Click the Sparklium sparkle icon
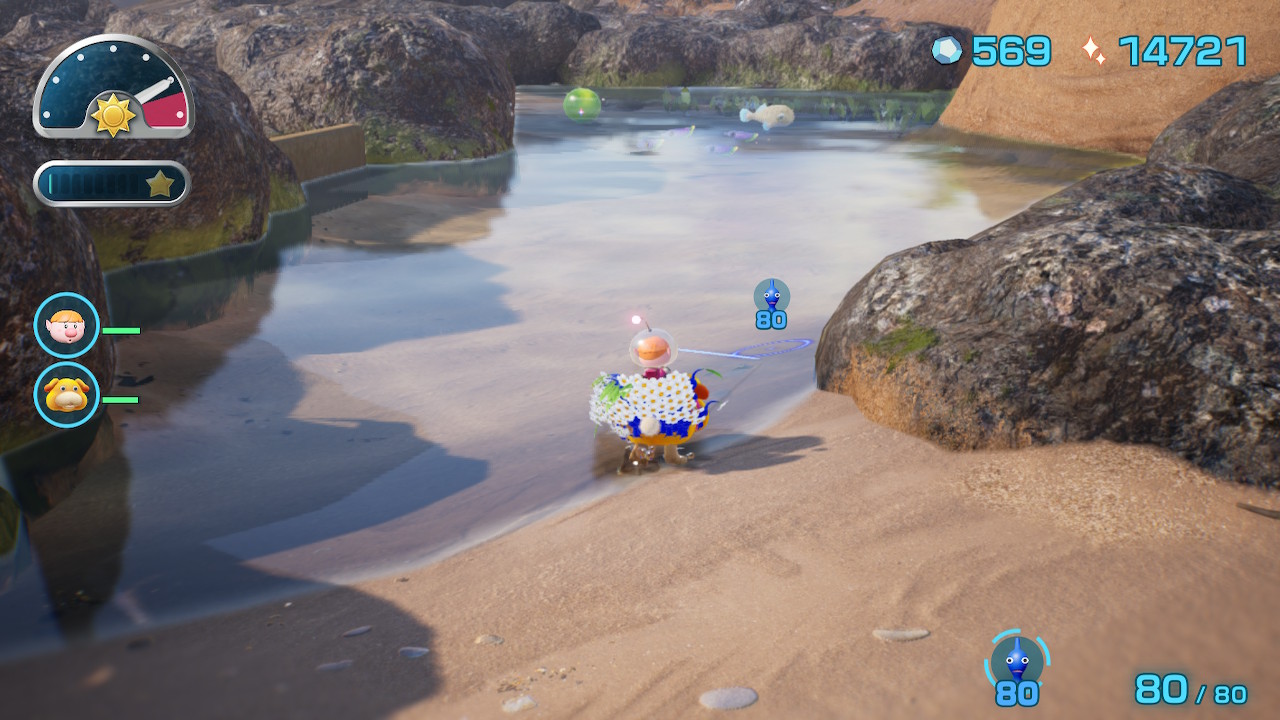The height and width of the screenshot is (720, 1280). [x=1094, y=51]
